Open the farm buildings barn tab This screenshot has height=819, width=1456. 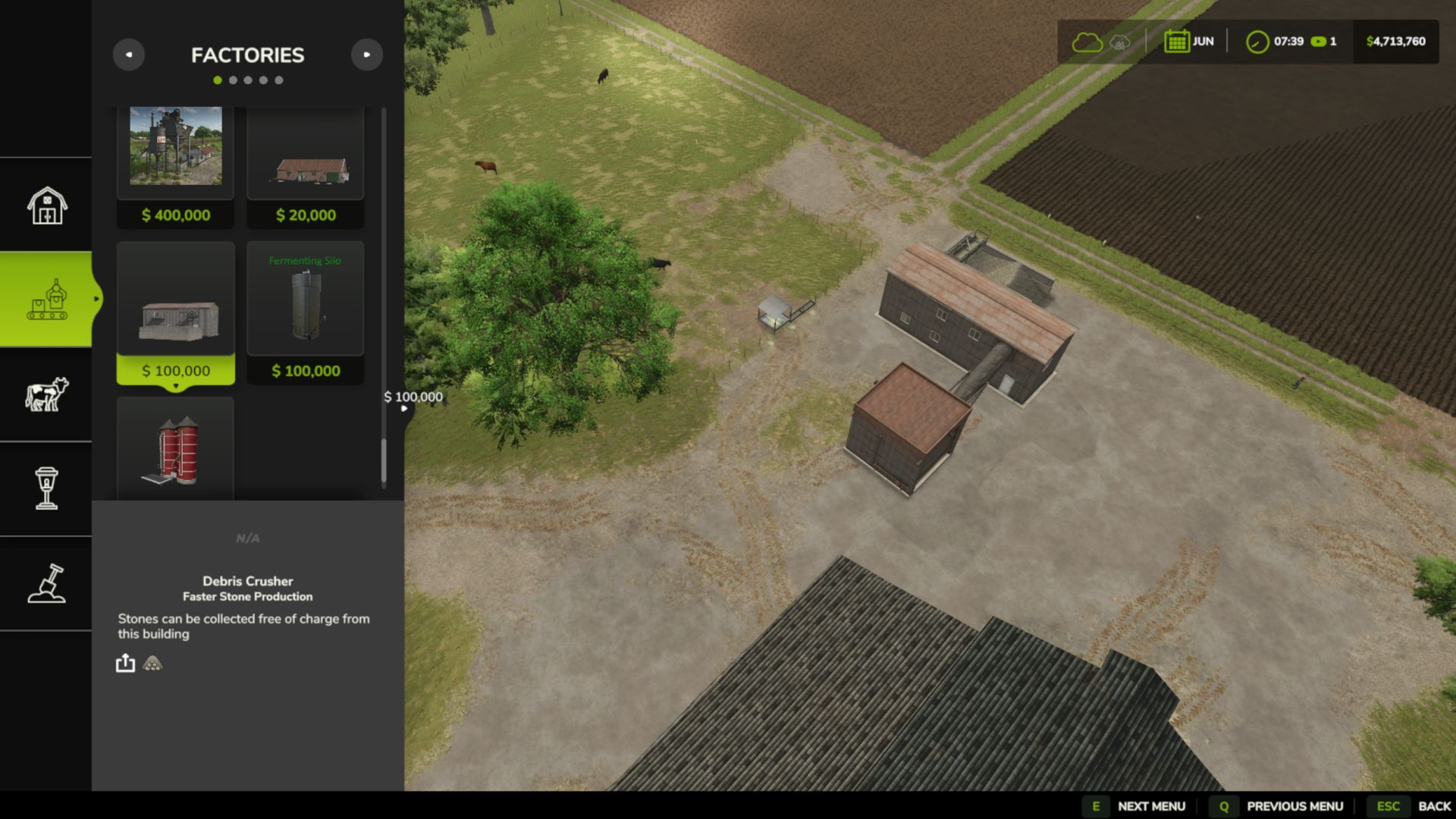click(x=47, y=205)
